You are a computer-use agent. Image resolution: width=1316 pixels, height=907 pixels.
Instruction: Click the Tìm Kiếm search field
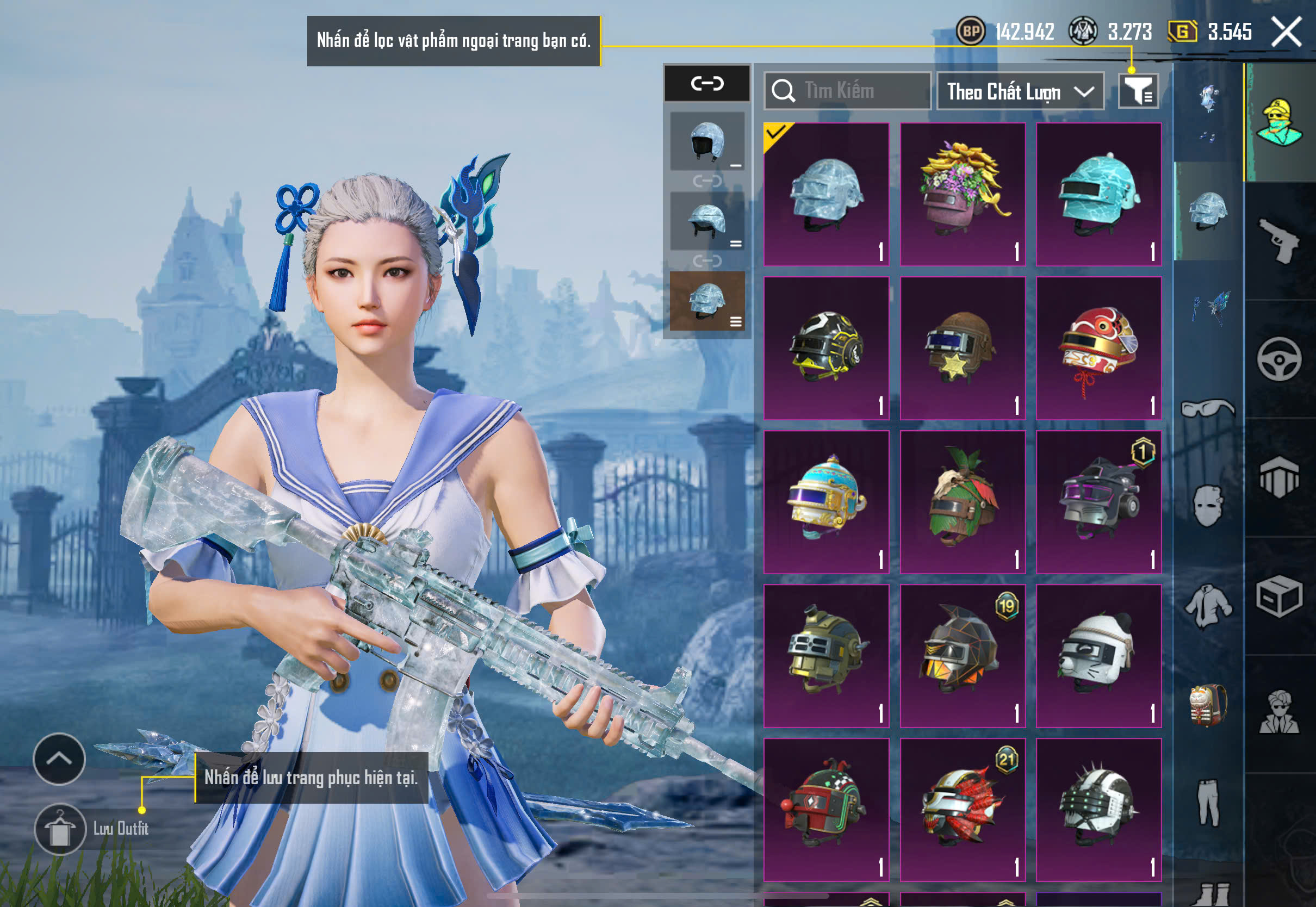tap(847, 91)
